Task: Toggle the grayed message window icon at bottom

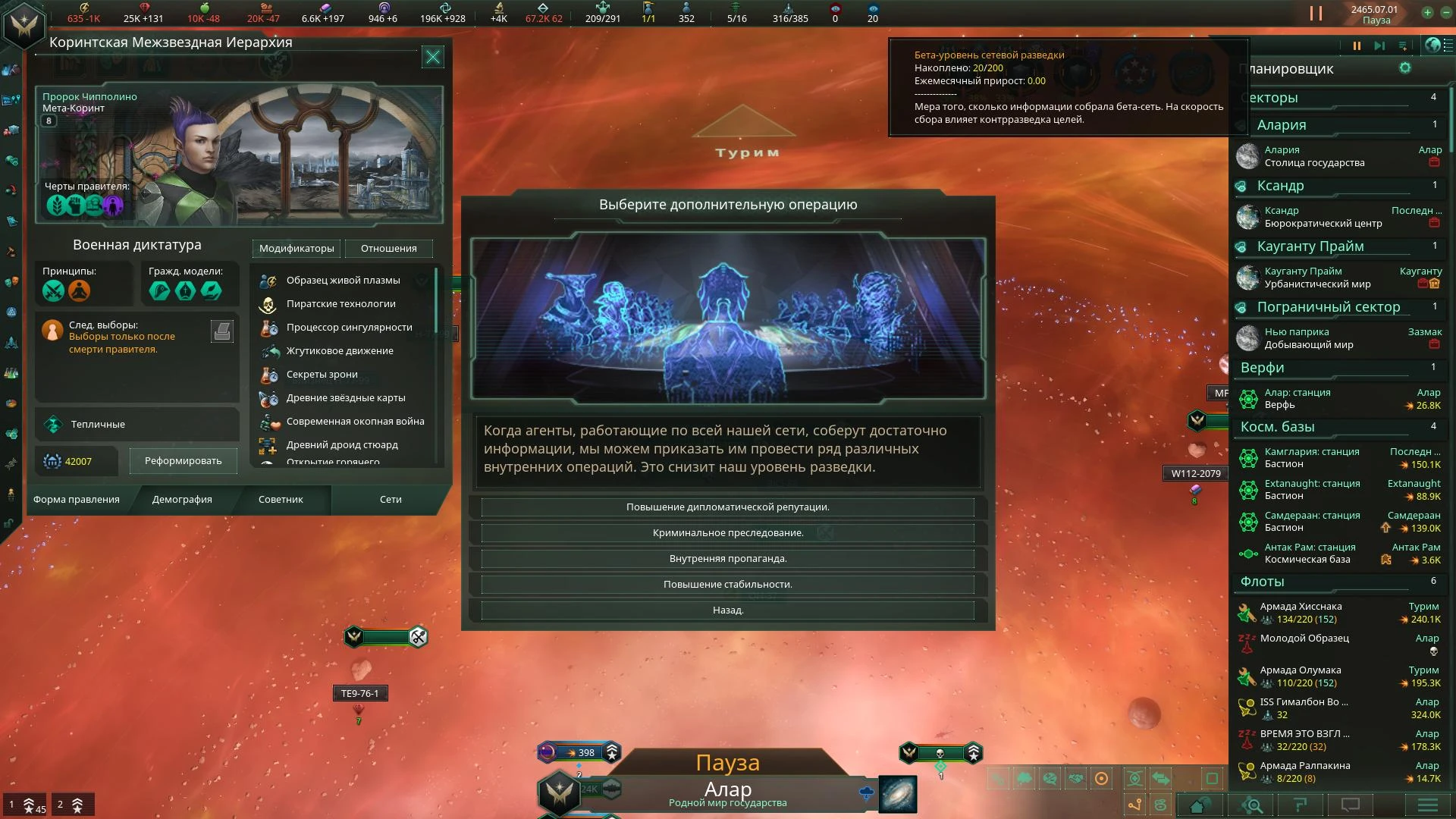Action: tap(1351, 805)
